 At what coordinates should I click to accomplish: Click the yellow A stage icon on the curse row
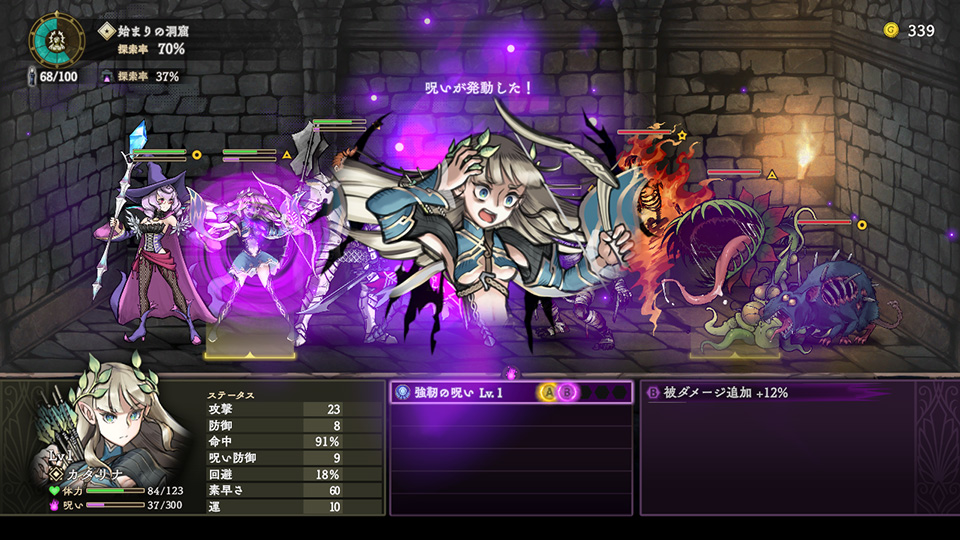pos(548,393)
